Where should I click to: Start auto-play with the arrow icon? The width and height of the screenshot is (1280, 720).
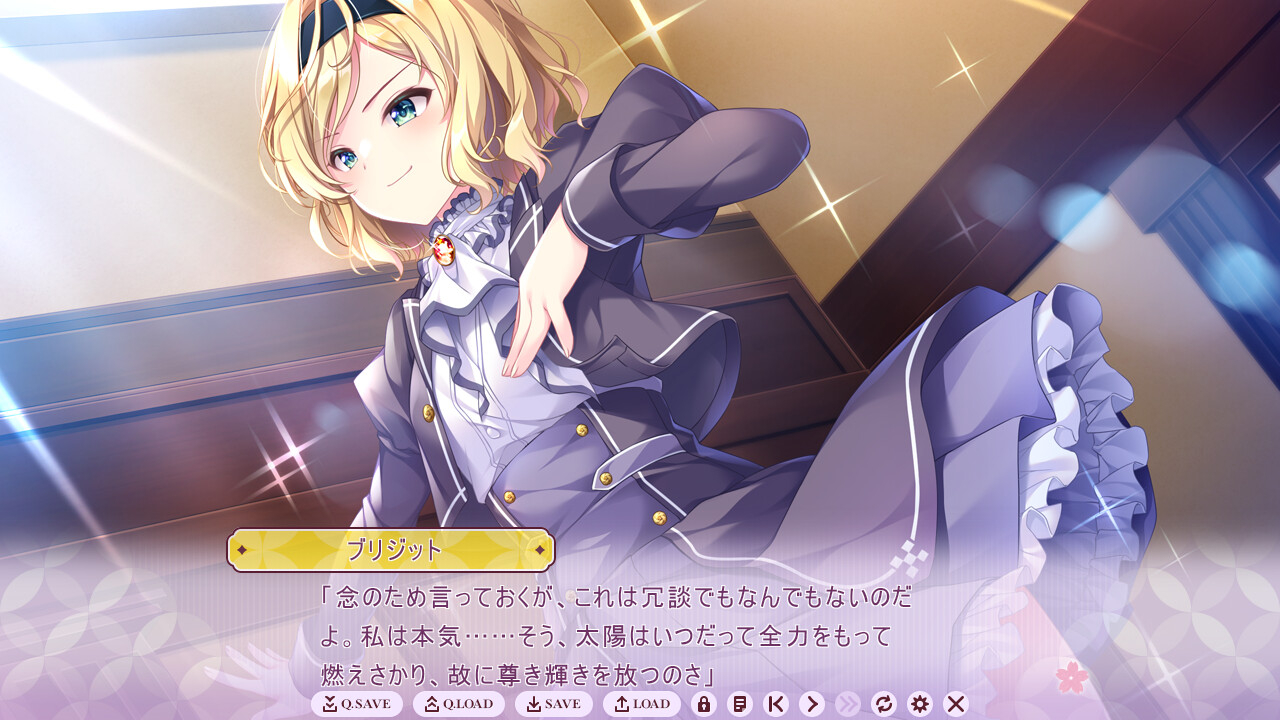tap(811, 704)
